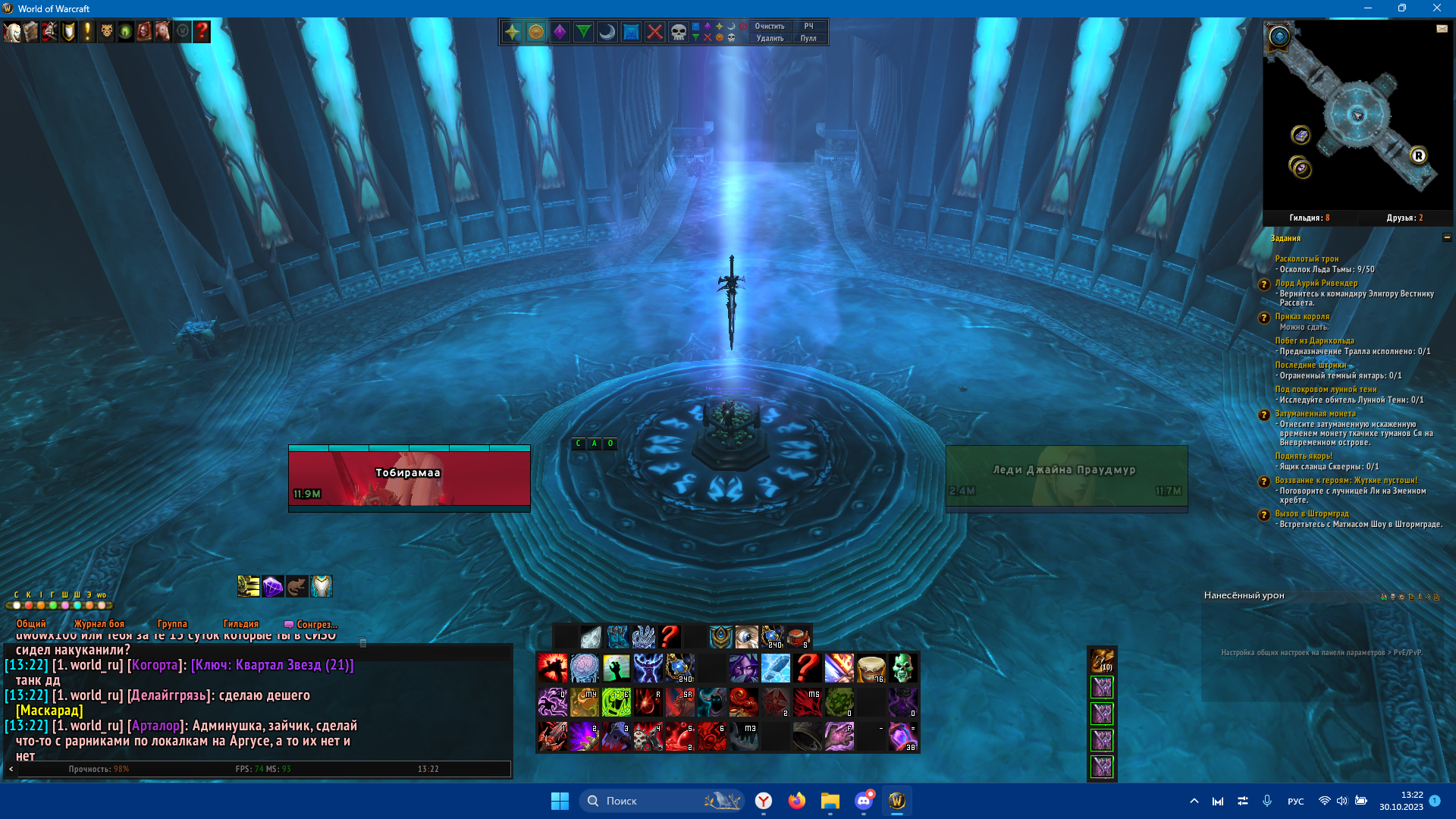Switch to the Гильдия chat tab
Viewport: 1456px width, 819px height.
[x=241, y=624]
